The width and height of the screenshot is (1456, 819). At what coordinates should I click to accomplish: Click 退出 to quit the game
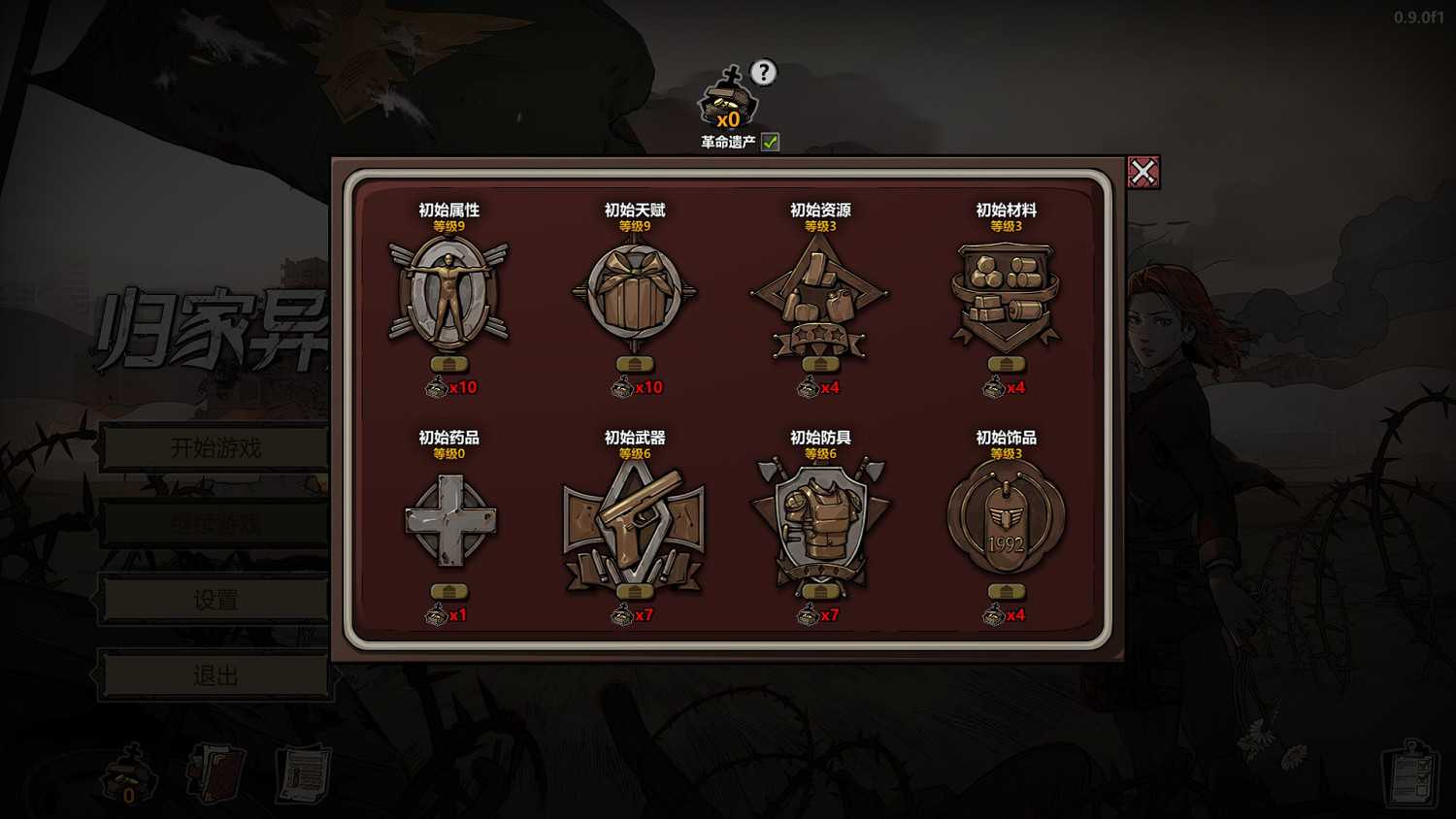215,673
